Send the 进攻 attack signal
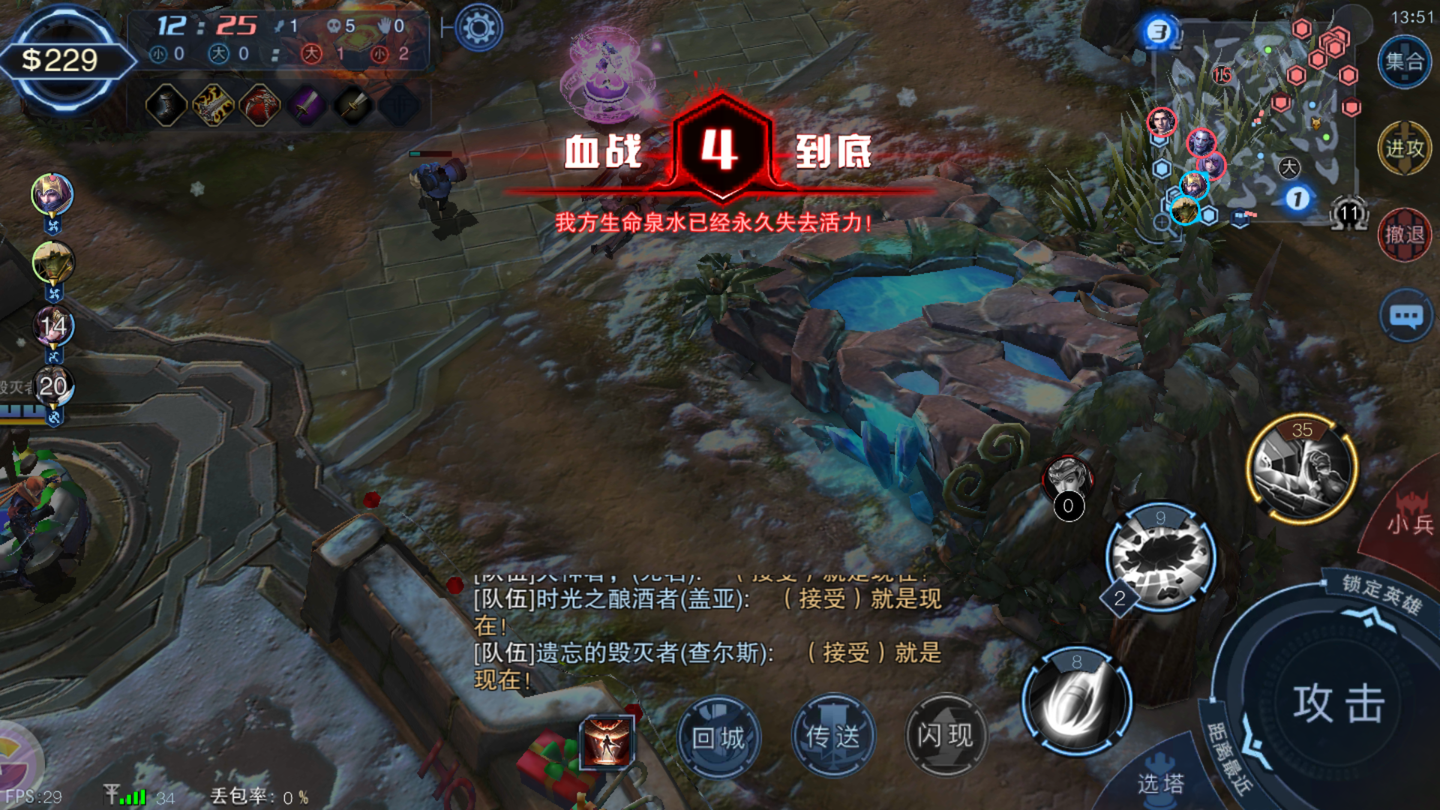 point(1404,148)
